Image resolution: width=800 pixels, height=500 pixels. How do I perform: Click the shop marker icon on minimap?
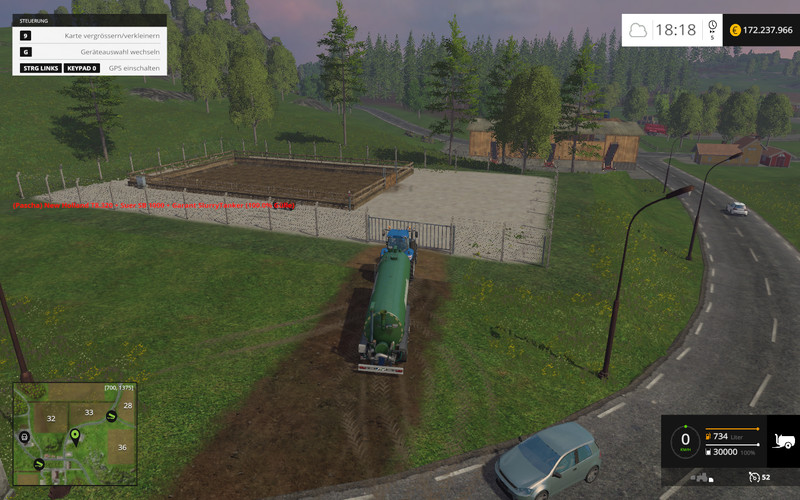click(24, 437)
